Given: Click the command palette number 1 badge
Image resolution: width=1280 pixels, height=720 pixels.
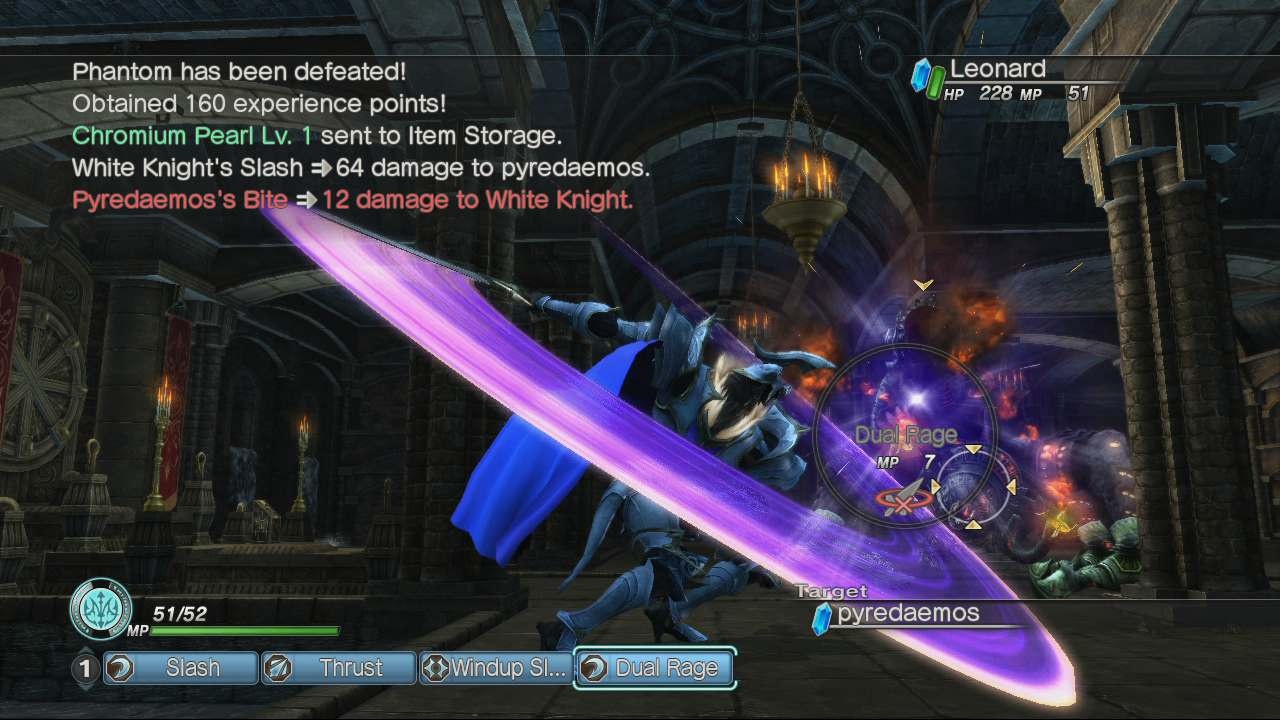Looking at the screenshot, I should (87, 668).
